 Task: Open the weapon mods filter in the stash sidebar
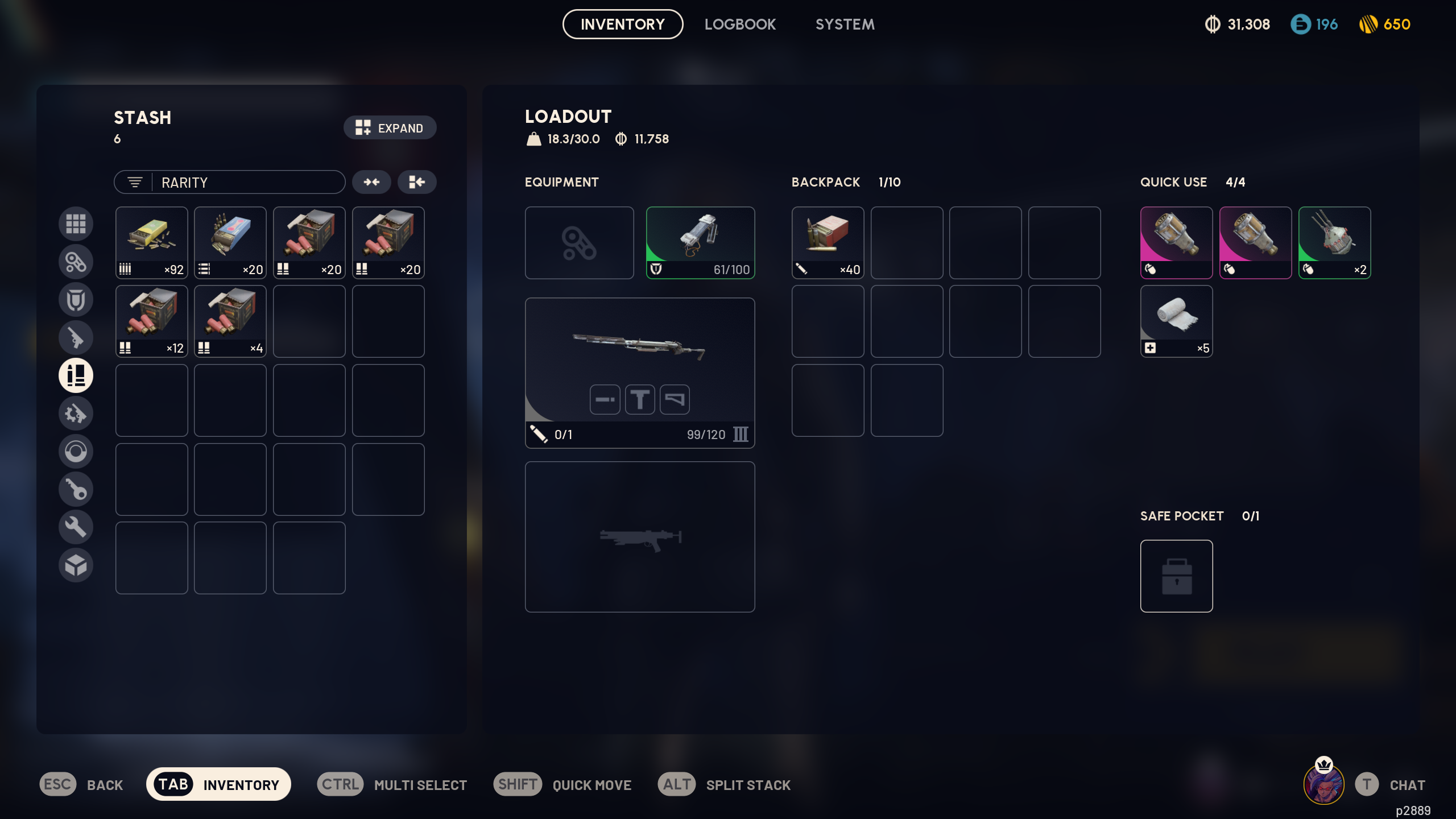(x=76, y=262)
